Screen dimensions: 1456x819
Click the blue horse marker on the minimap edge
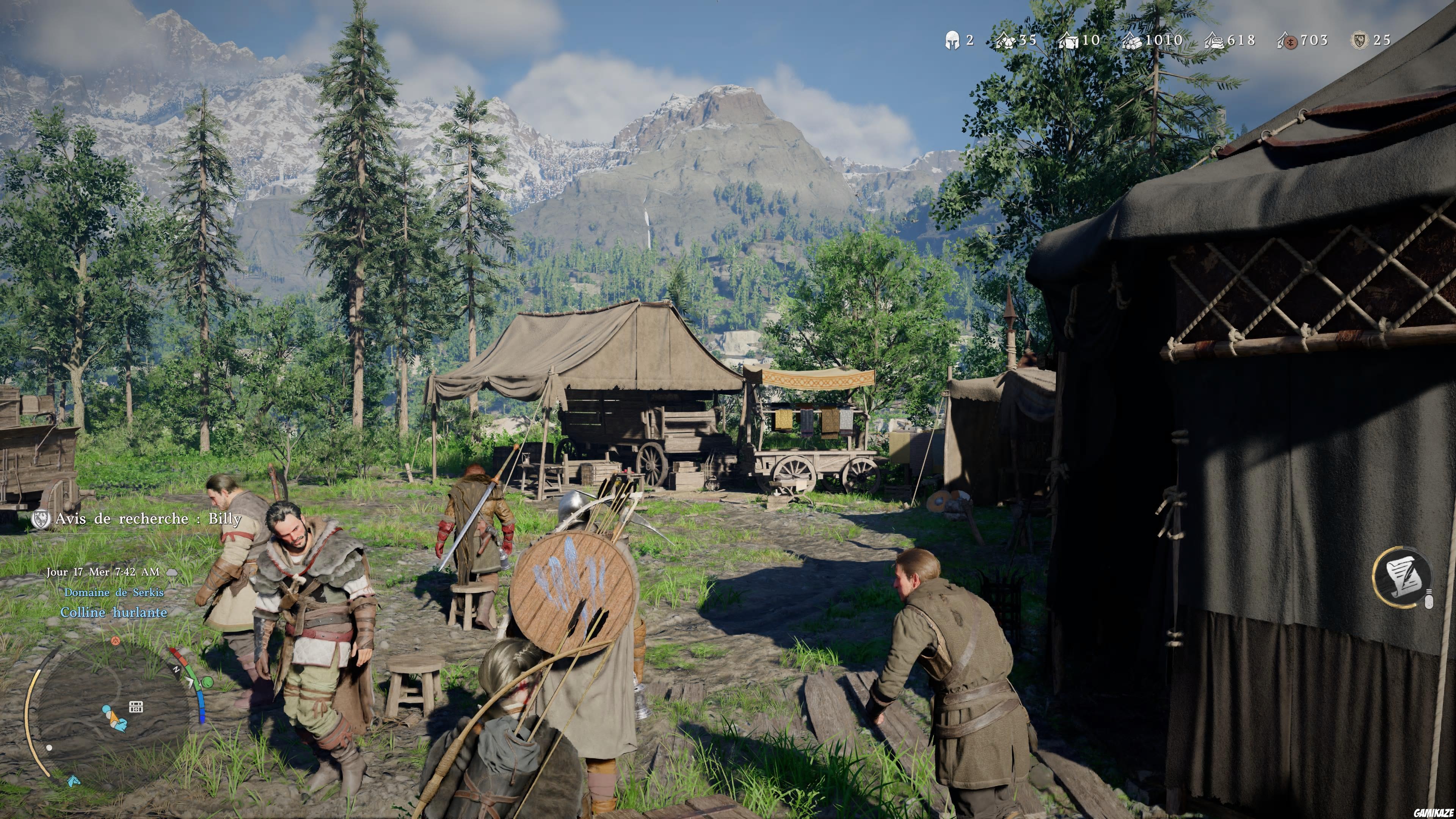click(x=74, y=782)
